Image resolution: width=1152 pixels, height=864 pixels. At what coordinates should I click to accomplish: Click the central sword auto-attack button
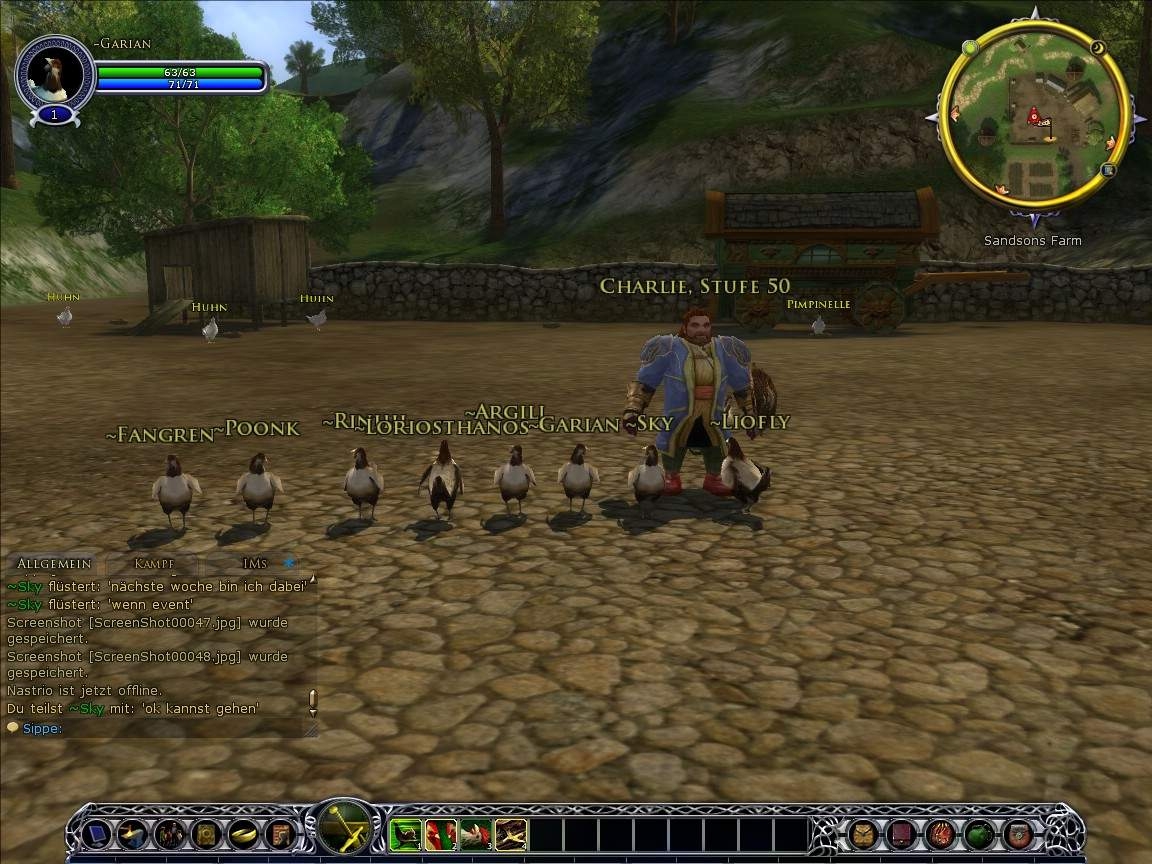point(346,828)
